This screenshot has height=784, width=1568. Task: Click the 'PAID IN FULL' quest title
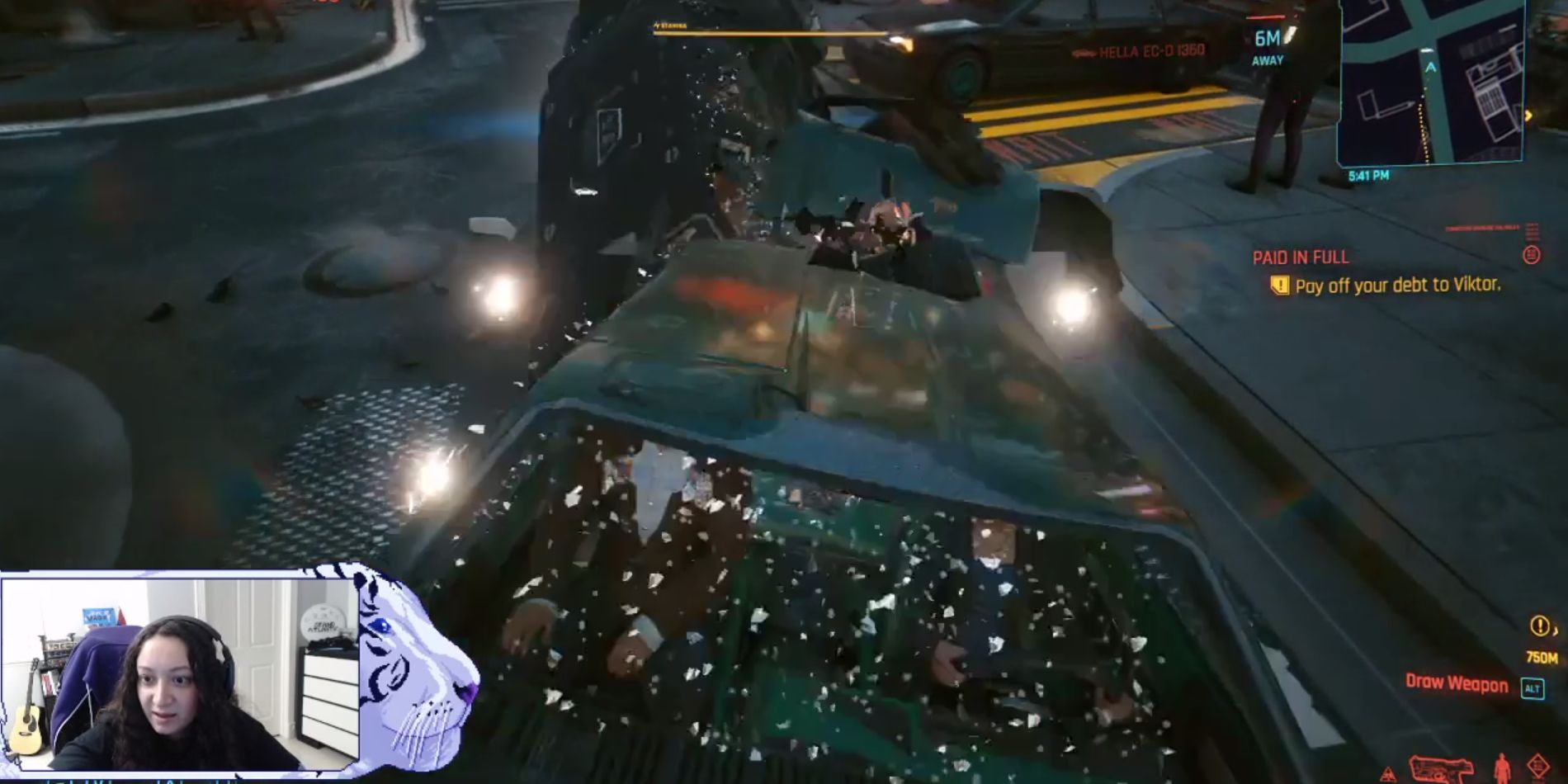click(x=1301, y=257)
